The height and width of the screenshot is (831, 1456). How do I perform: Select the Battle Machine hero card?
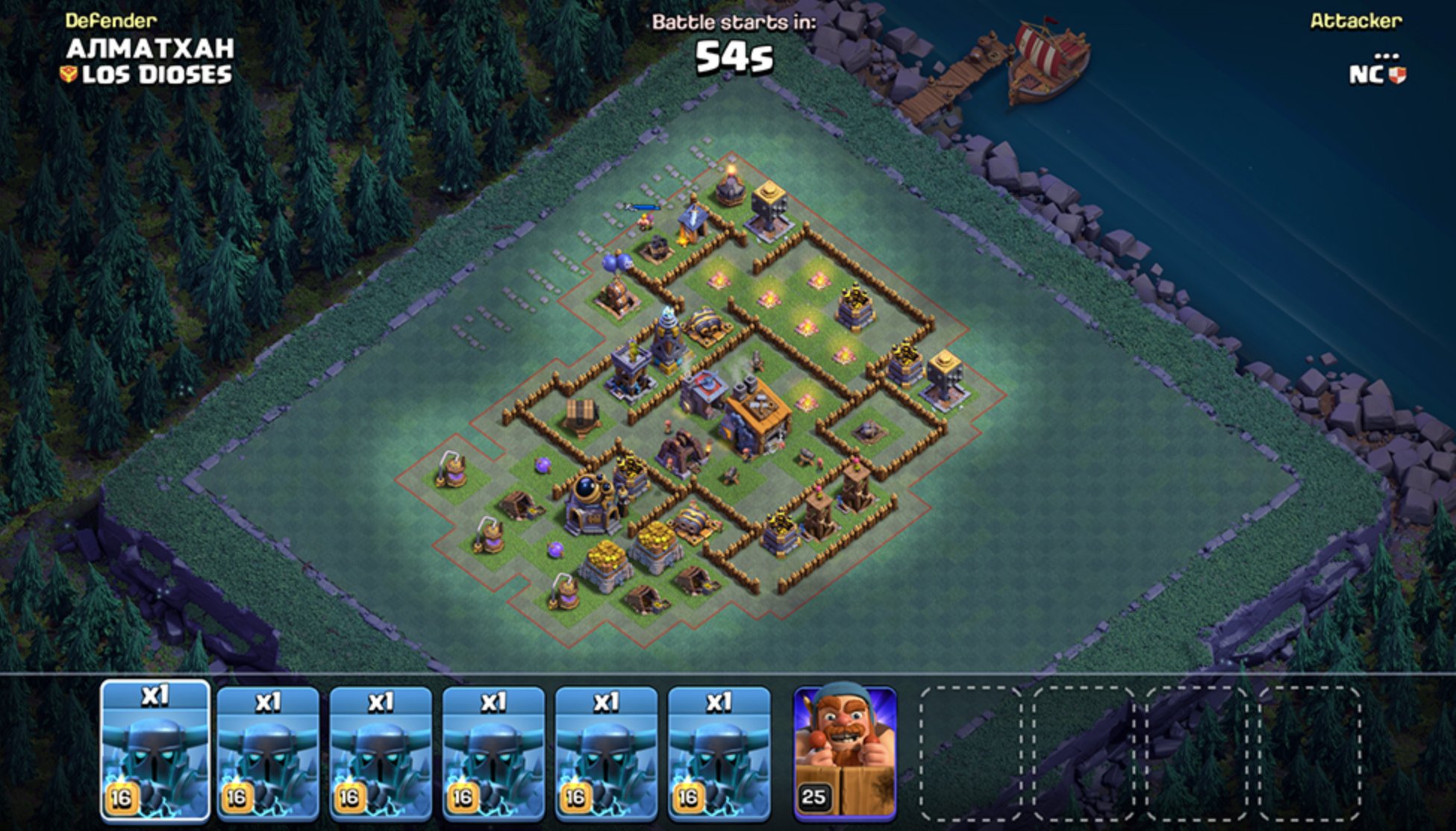coord(845,753)
